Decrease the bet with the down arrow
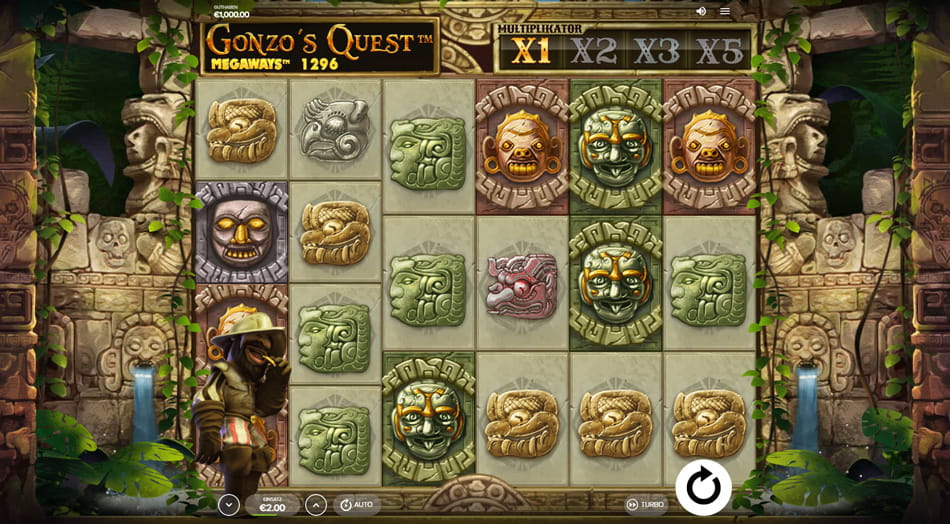The image size is (950, 524). coord(229,505)
